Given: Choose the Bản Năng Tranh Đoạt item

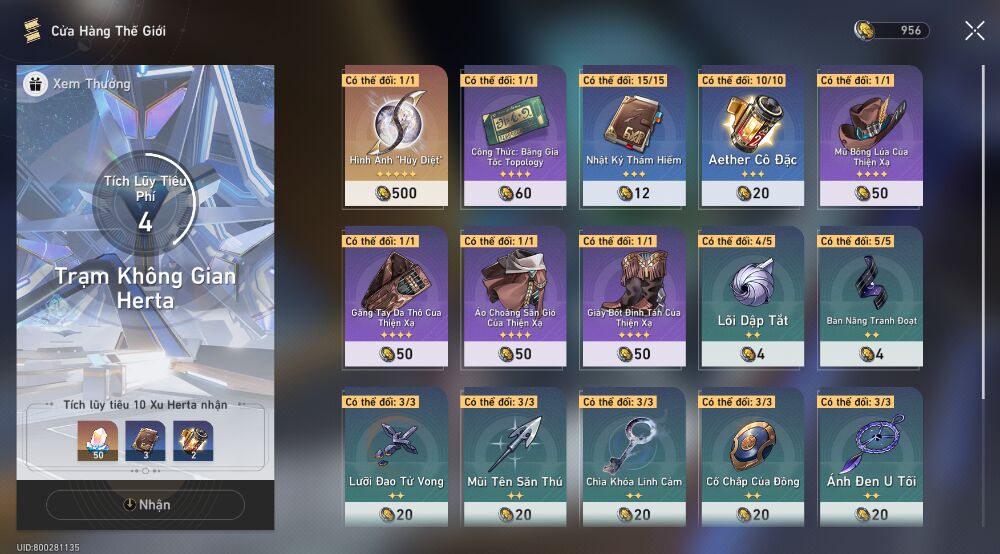Looking at the screenshot, I should click(870, 297).
